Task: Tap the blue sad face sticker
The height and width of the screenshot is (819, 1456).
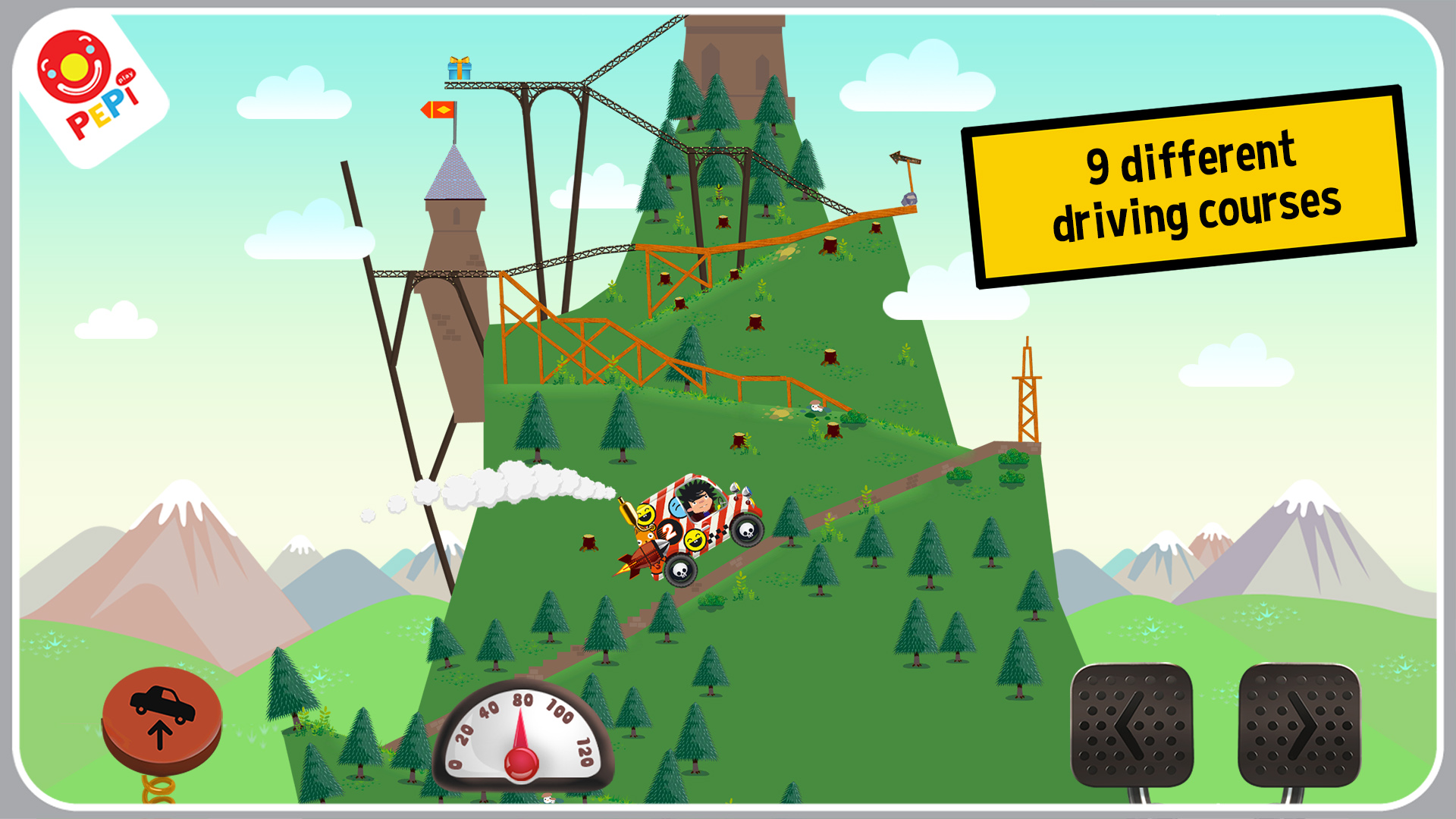Action: pyautogui.click(x=677, y=507)
